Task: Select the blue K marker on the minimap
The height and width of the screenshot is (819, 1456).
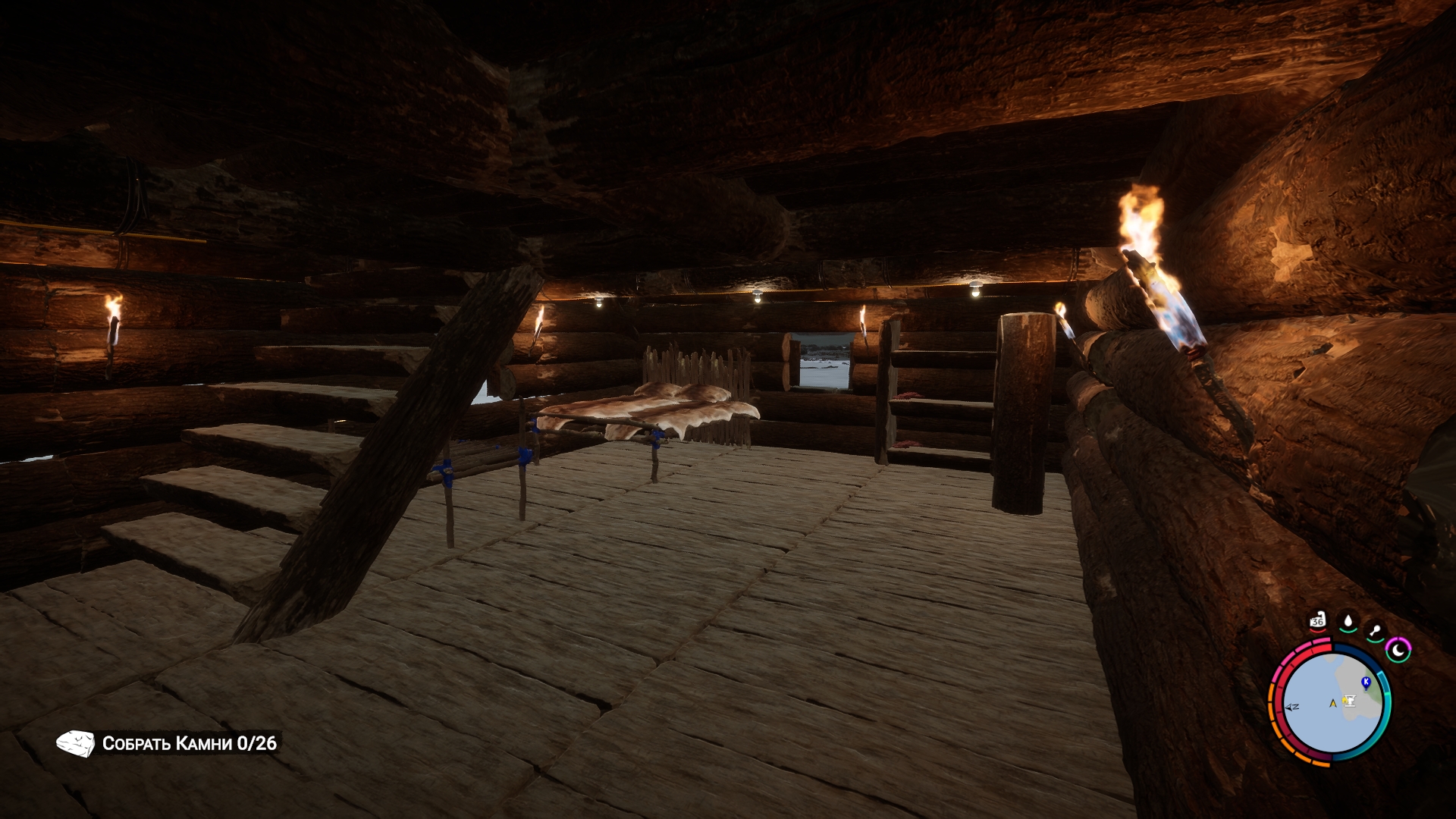Action: [x=1367, y=682]
